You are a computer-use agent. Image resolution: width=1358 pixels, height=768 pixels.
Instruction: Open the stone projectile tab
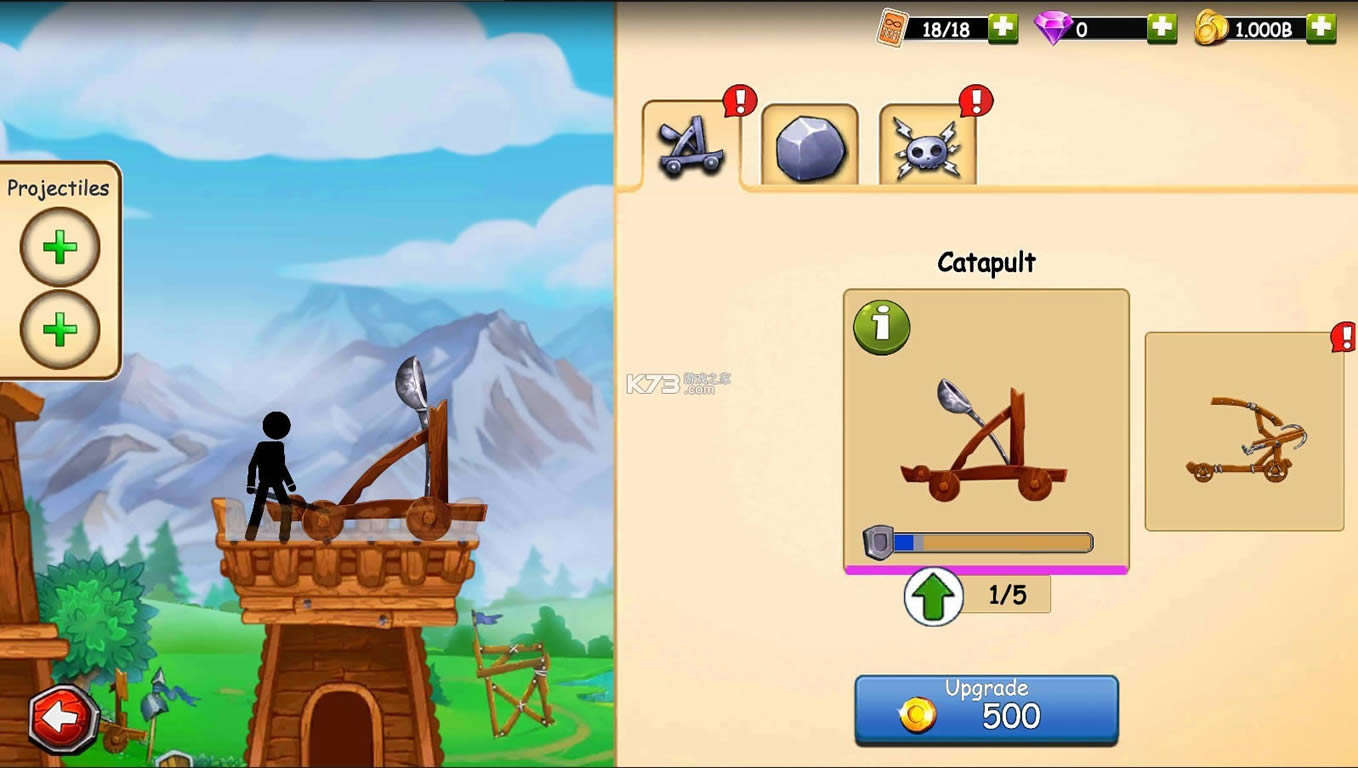(811, 147)
